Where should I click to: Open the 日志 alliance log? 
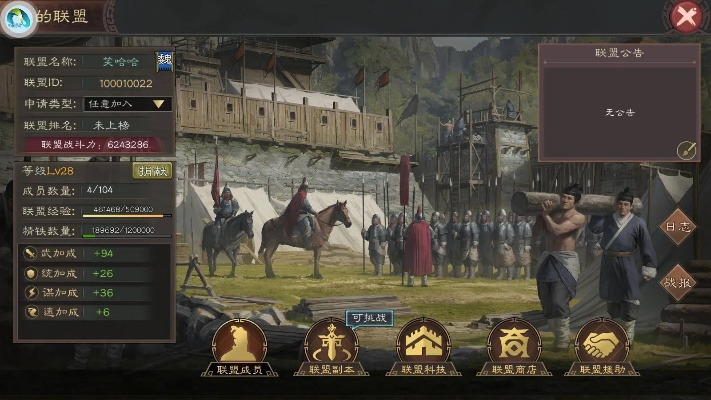(679, 227)
